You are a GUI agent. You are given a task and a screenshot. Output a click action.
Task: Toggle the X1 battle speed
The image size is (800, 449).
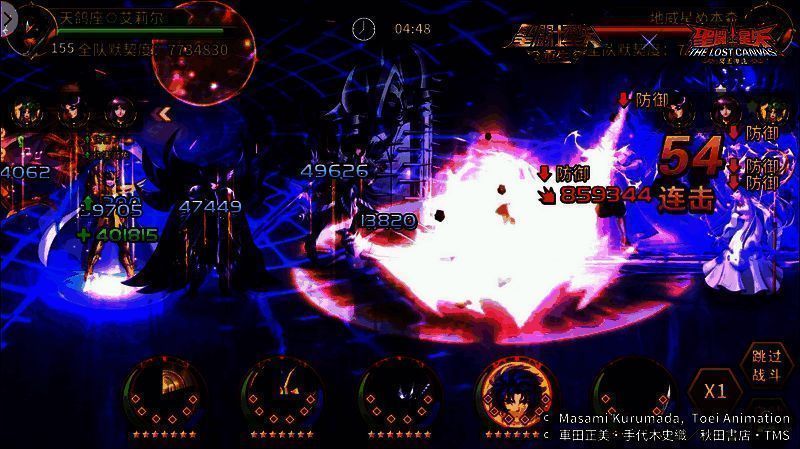[x=715, y=390]
